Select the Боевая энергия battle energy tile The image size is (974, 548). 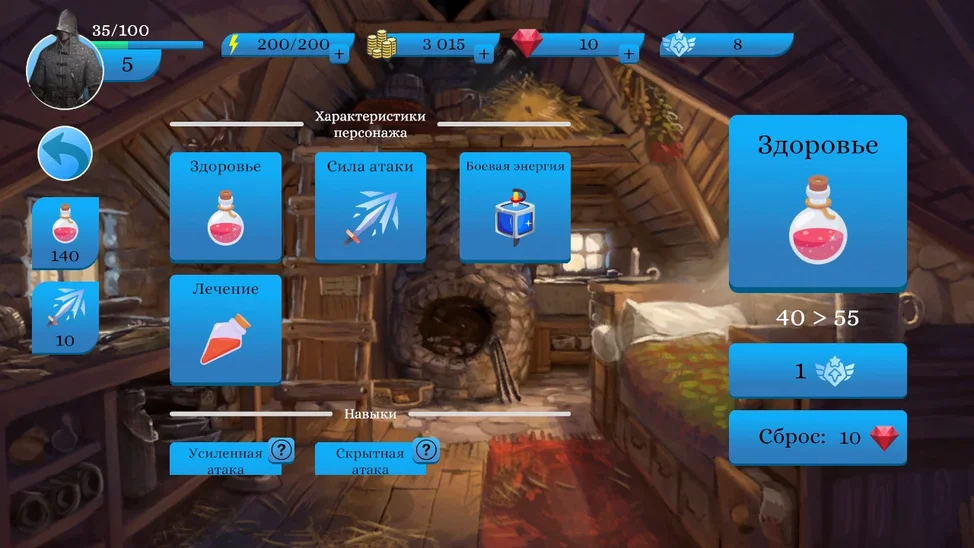(x=515, y=207)
